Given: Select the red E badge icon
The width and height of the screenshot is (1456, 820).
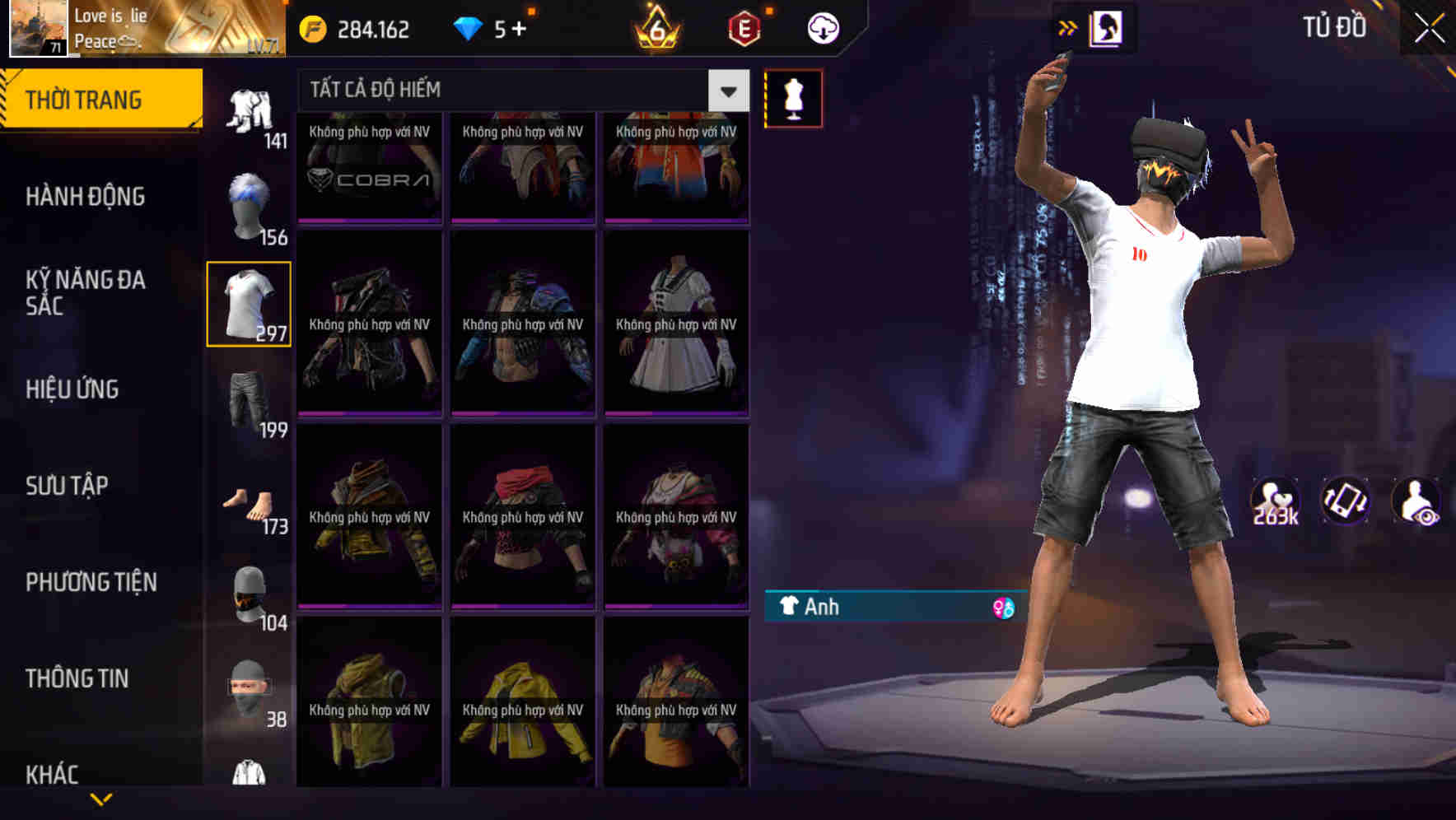Looking at the screenshot, I should click(744, 27).
